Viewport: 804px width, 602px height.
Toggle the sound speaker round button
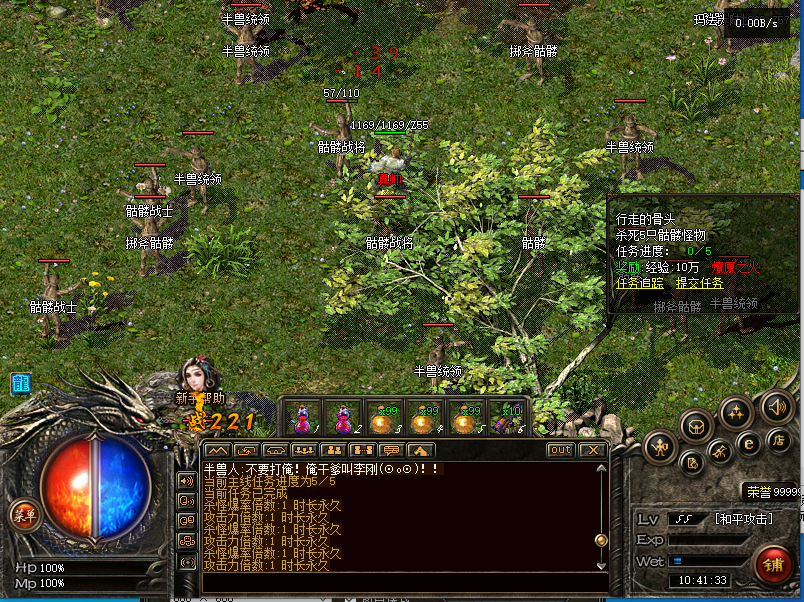tap(776, 406)
